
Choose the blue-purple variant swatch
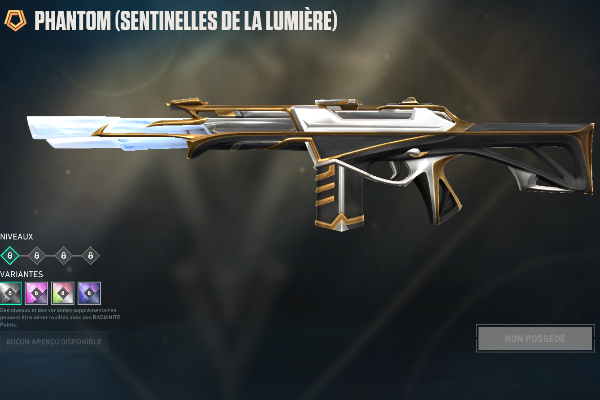[90, 293]
